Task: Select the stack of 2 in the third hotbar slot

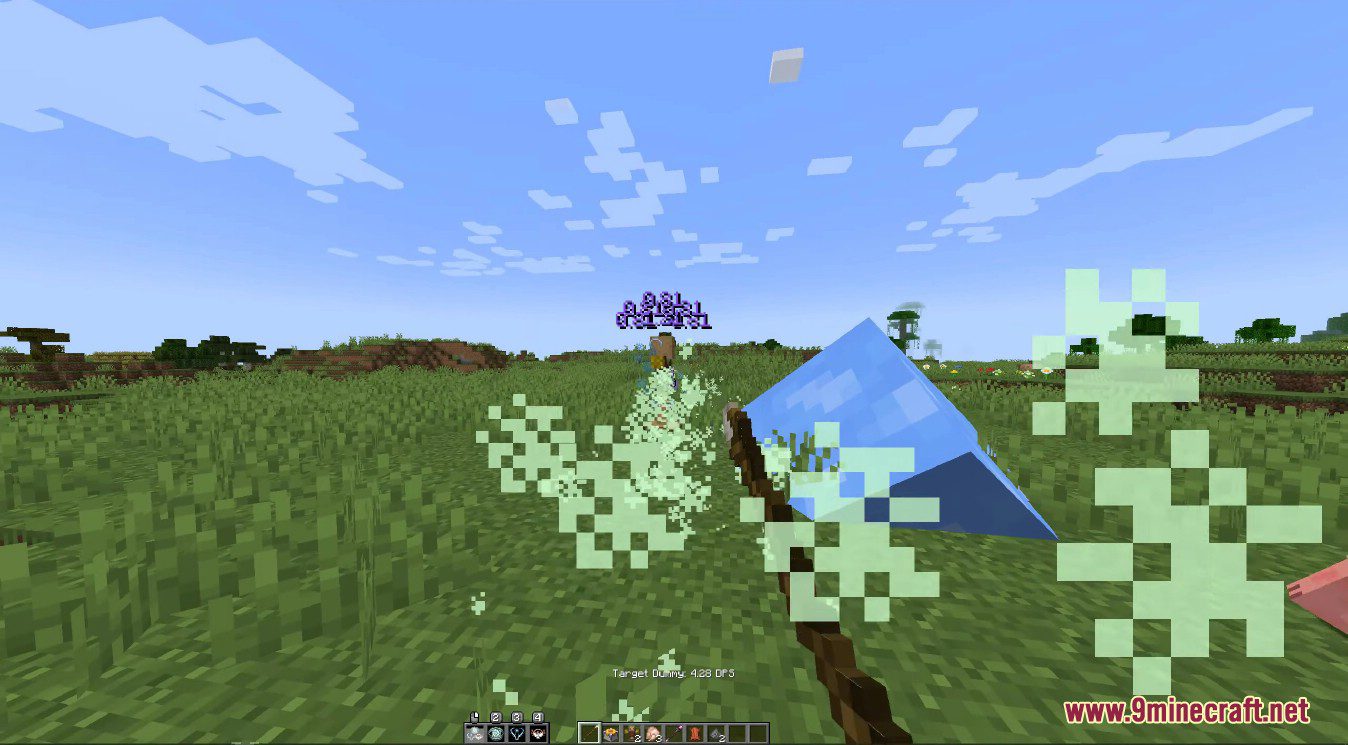Action: 632,732
